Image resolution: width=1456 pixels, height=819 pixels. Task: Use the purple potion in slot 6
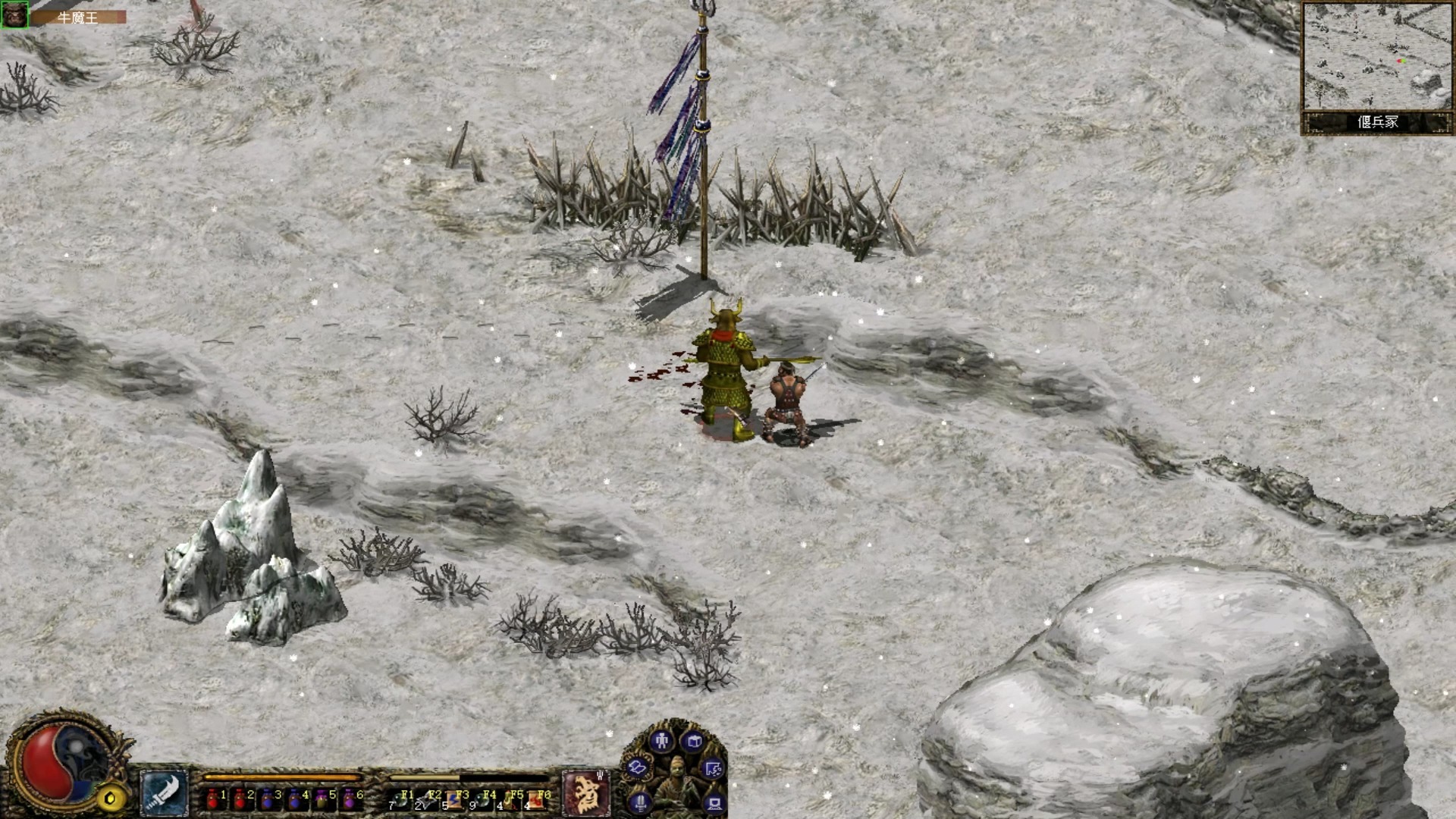click(350, 799)
